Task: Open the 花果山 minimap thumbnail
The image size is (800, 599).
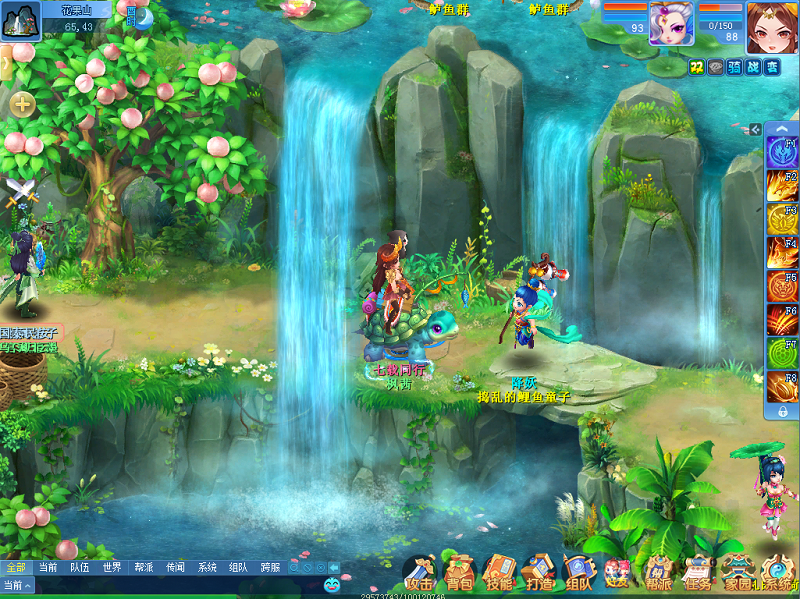Action: click(x=20, y=20)
